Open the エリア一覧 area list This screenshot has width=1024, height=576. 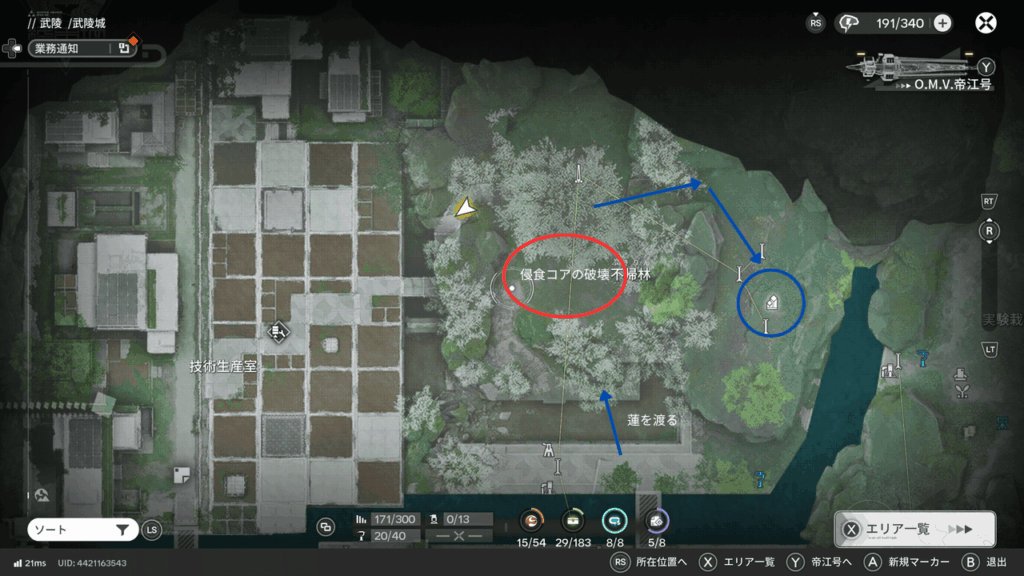(x=914, y=529)
